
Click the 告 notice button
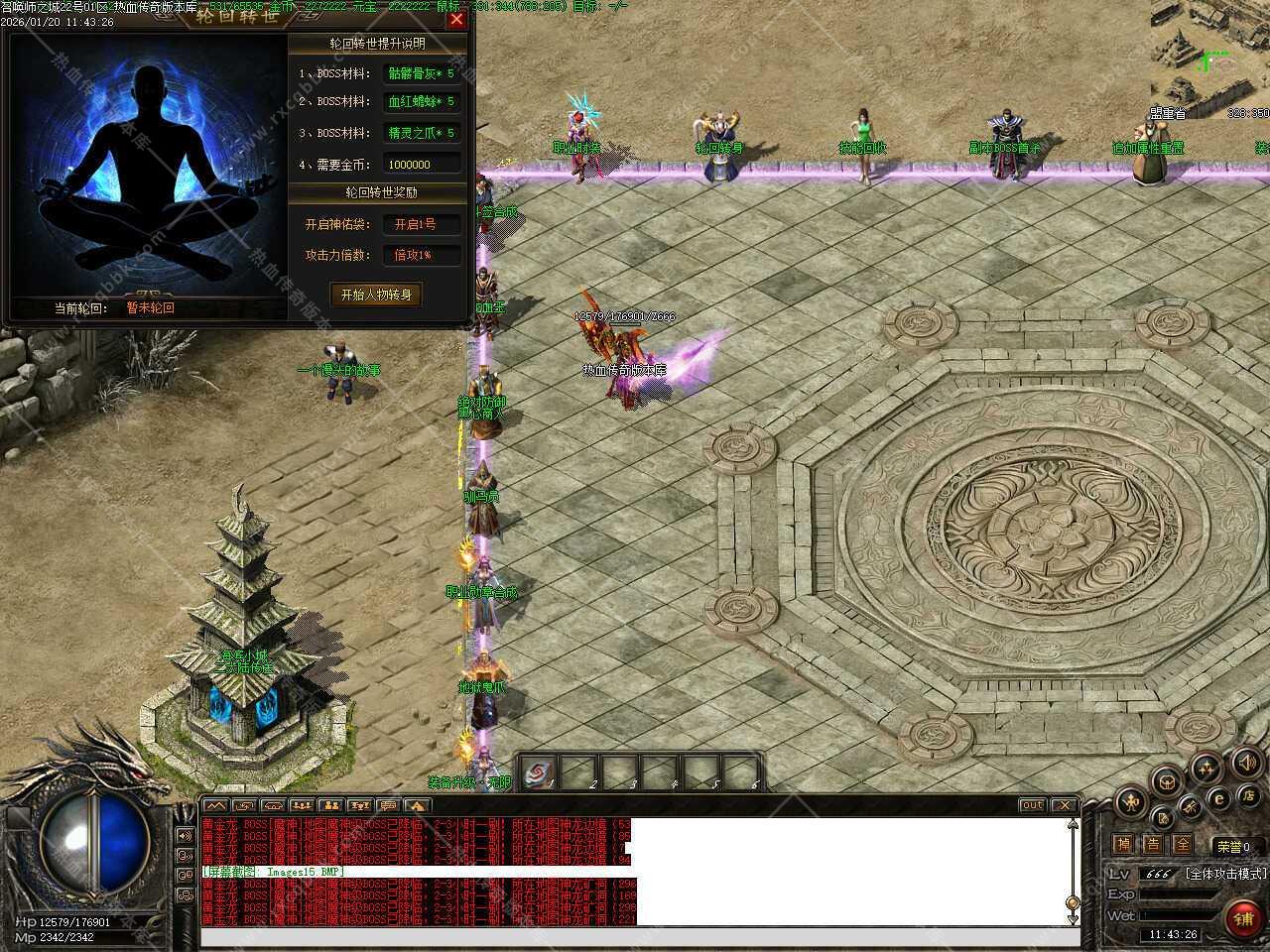(x=1153, y=845)
